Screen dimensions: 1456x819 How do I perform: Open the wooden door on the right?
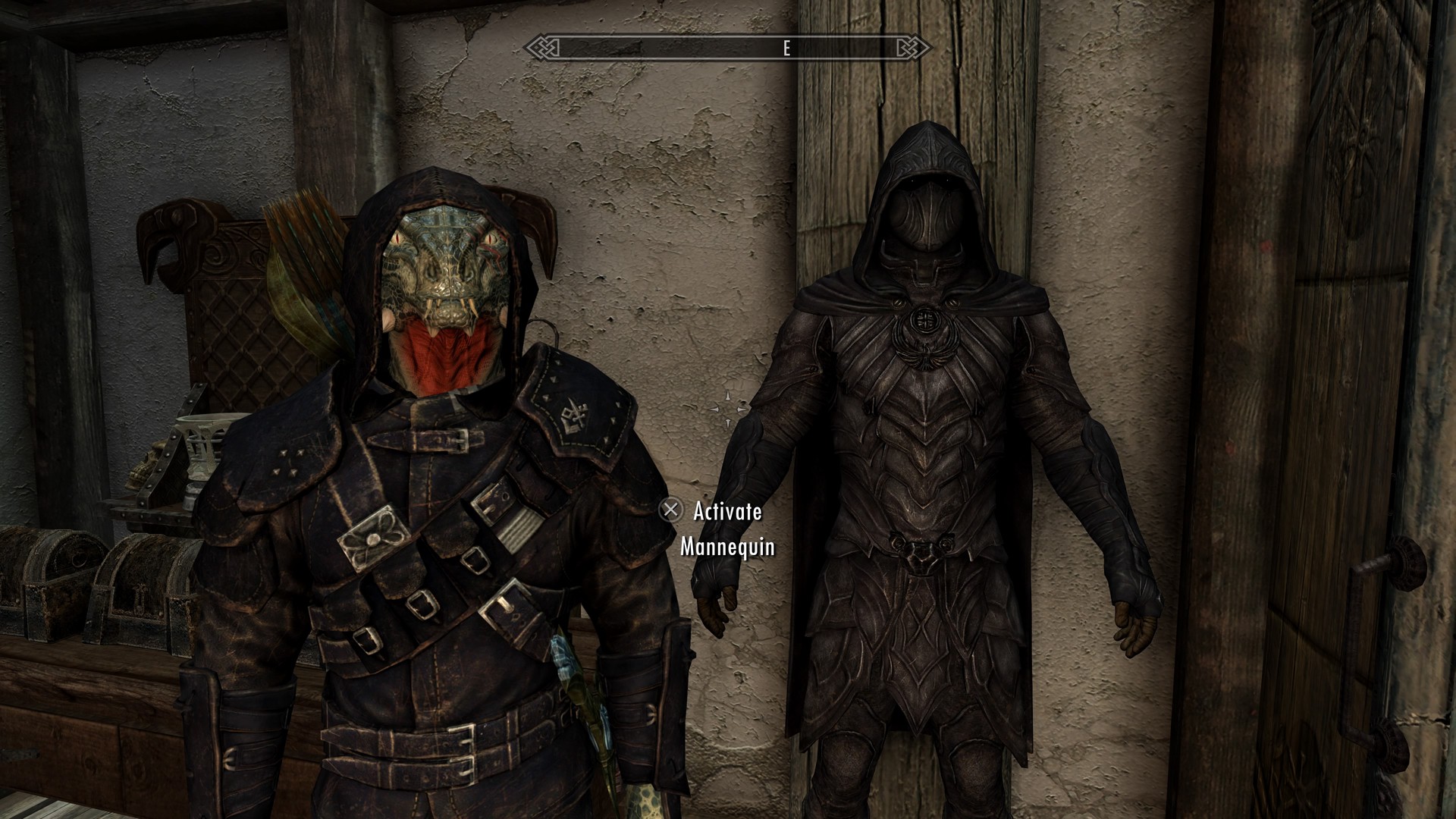click(1365, 379)
